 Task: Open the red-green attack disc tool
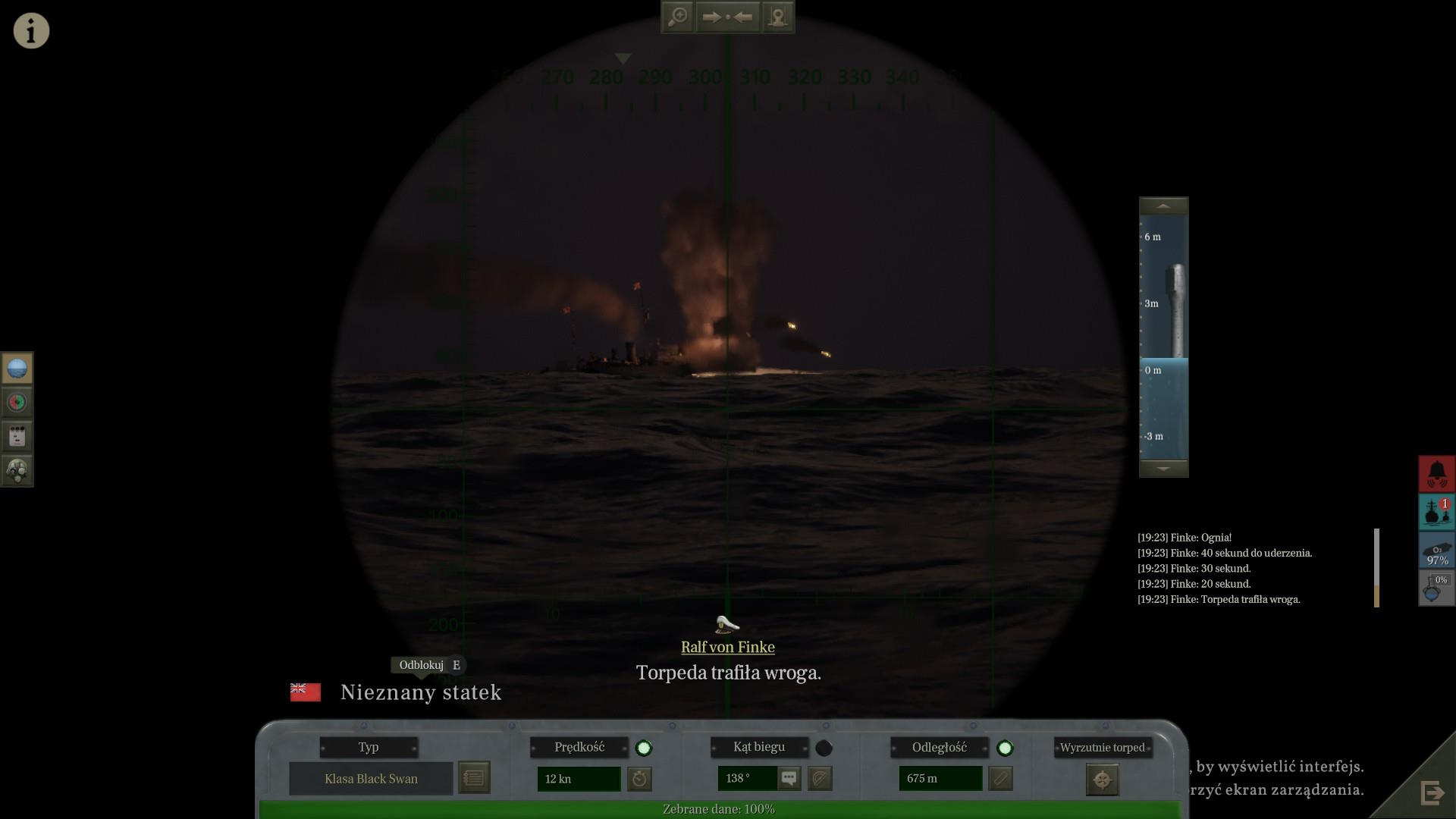click(x=17, y=402)
